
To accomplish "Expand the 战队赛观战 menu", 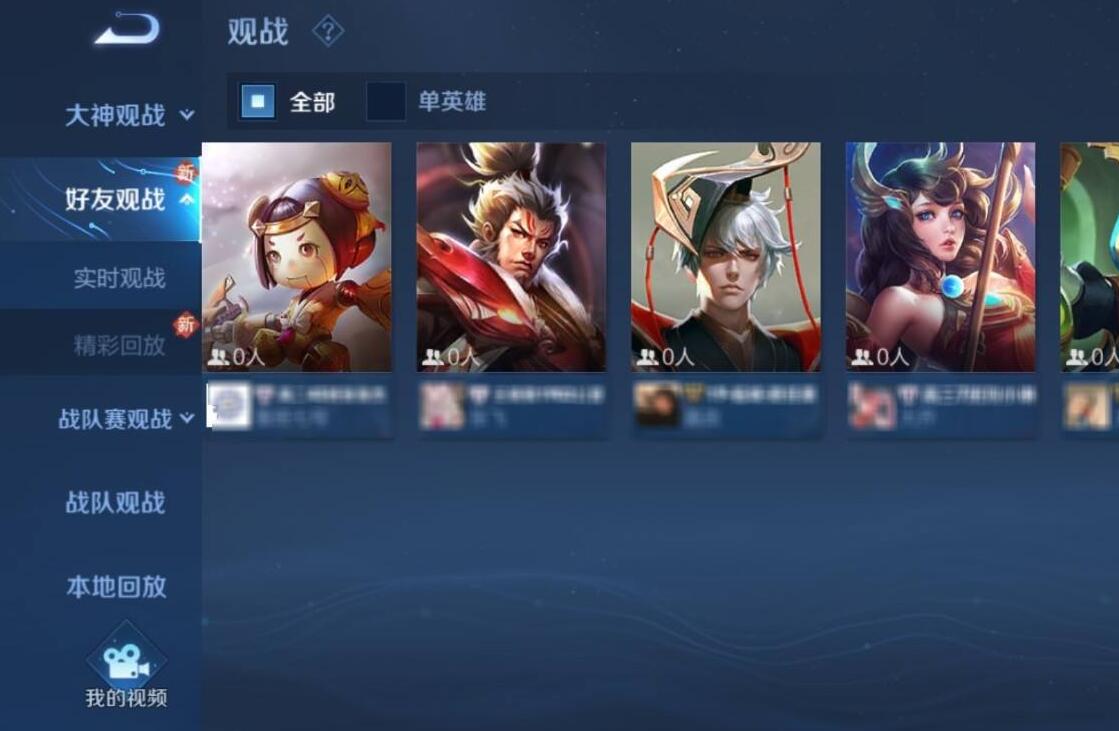I will (125, 419).
